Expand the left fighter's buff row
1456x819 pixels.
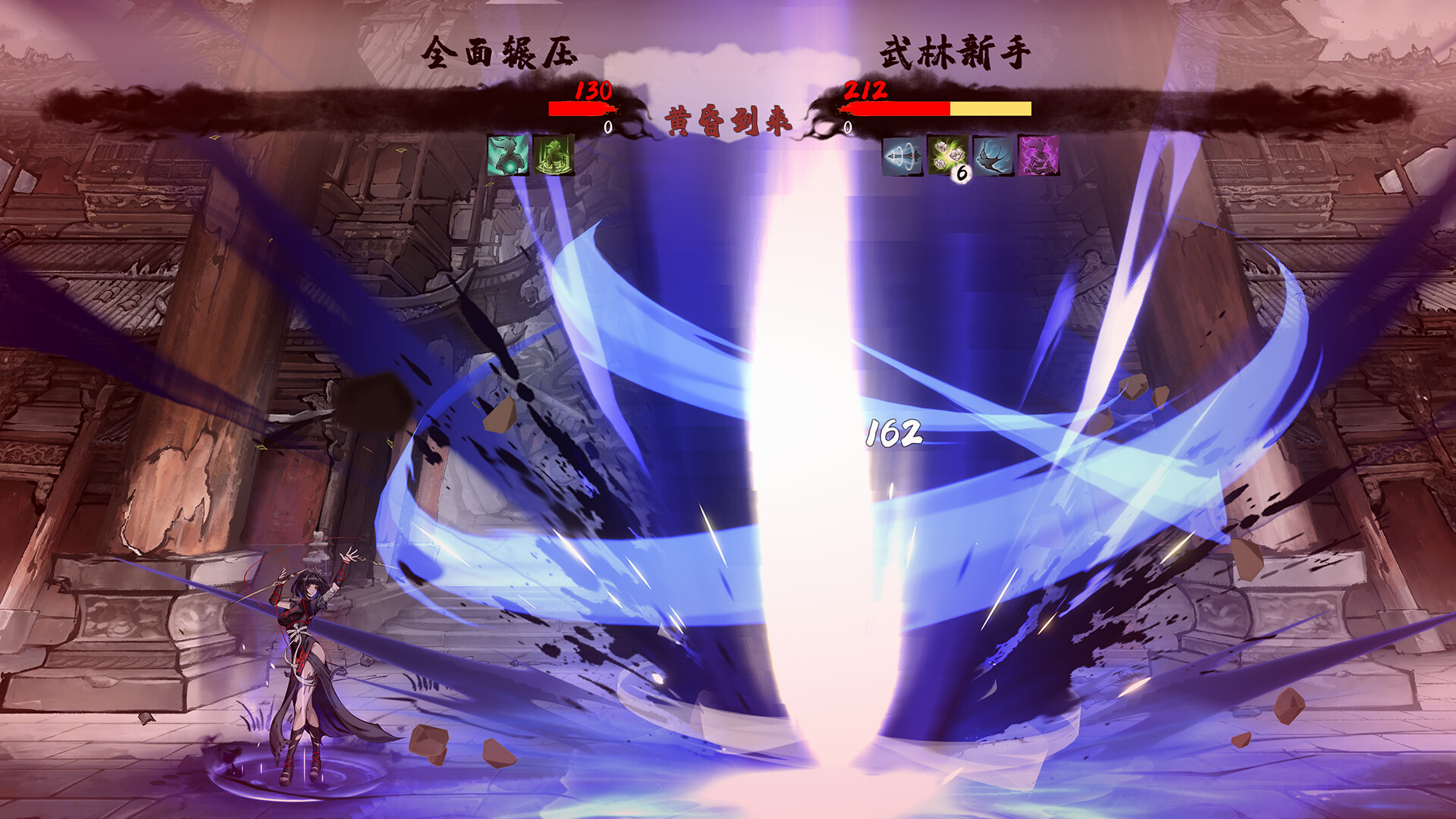click(531, 155)
